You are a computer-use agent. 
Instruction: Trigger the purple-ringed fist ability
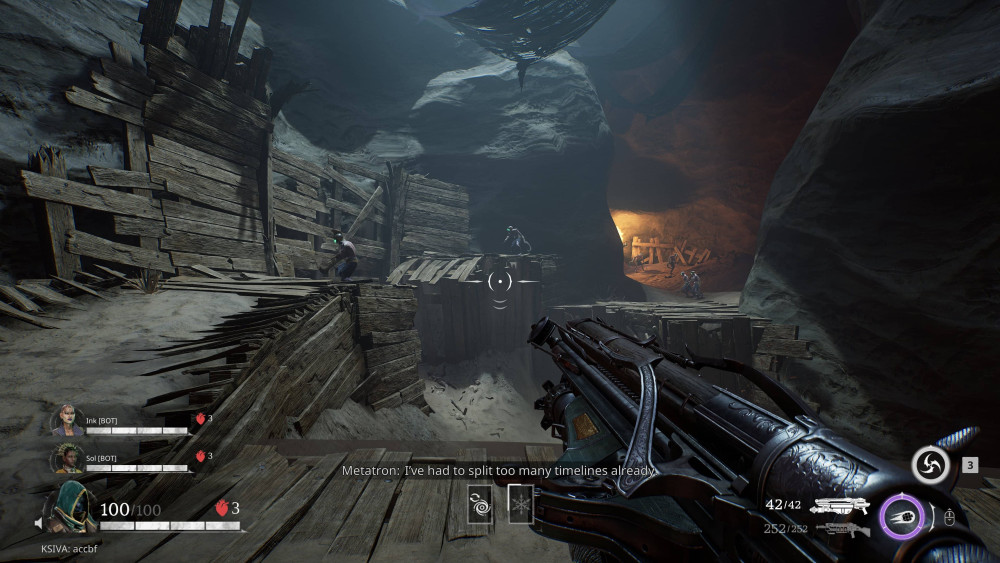(901, 517)
